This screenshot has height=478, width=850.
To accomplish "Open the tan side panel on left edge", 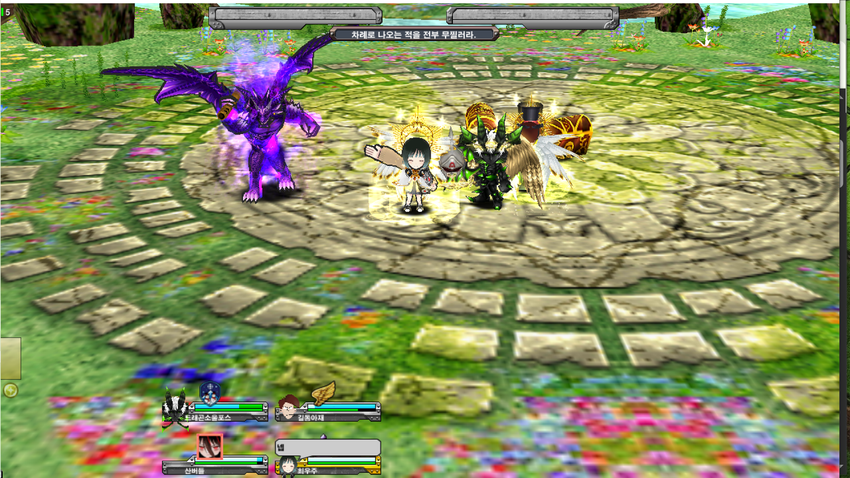I will click(10, 358).
